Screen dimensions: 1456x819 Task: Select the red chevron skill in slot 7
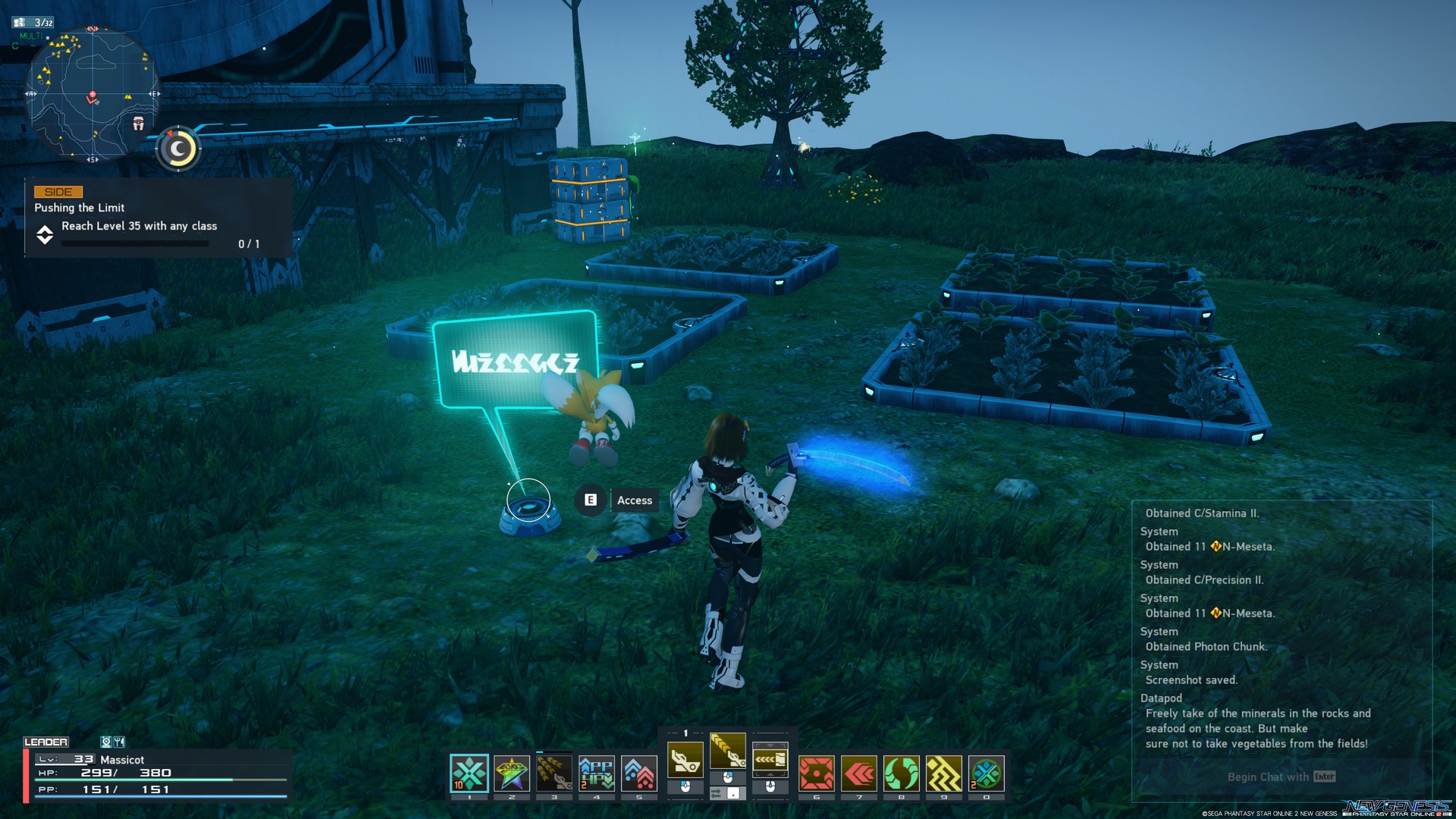click(858, 773)
